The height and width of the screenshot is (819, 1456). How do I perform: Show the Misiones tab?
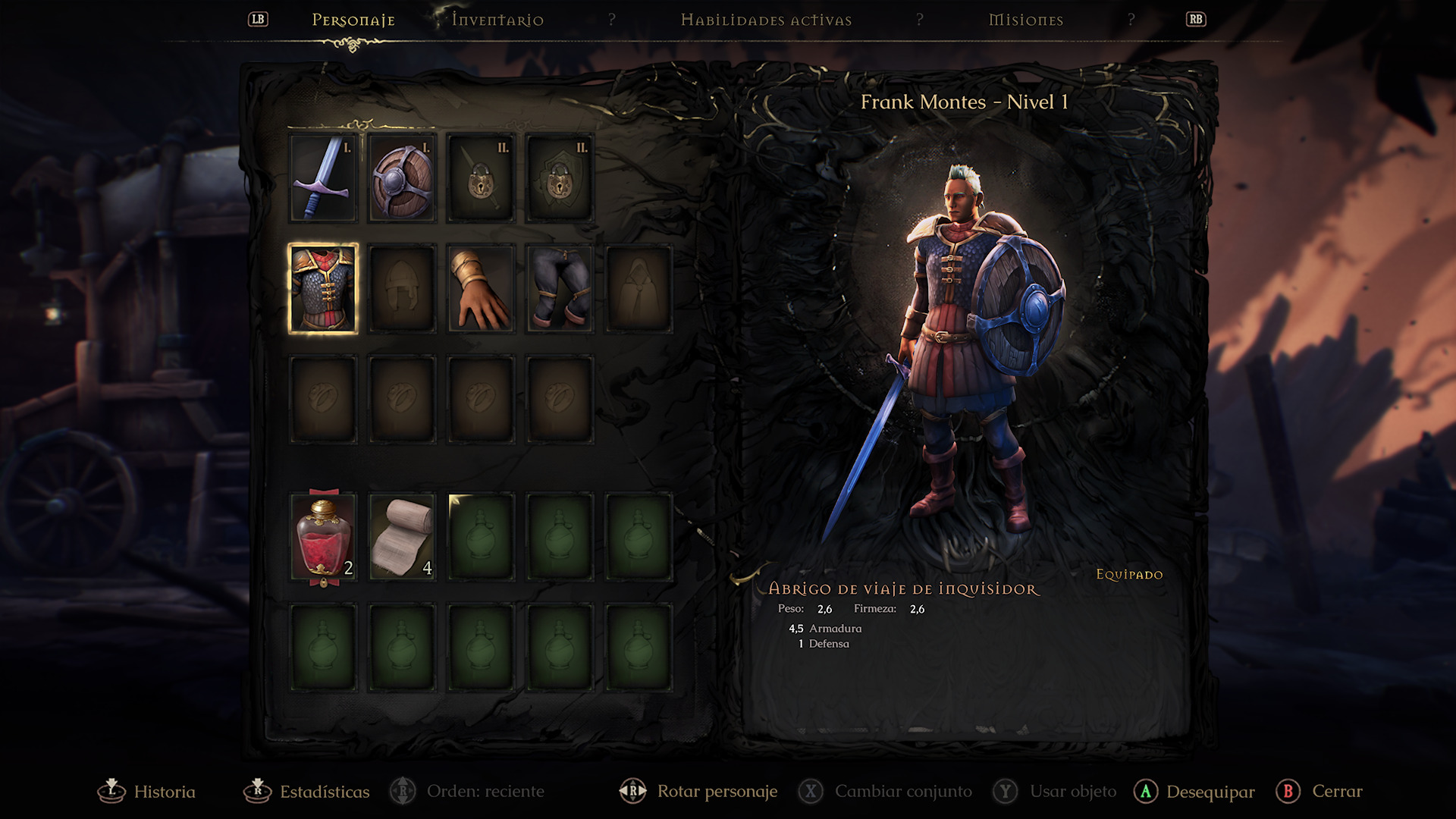click(x=1025, y=20)
